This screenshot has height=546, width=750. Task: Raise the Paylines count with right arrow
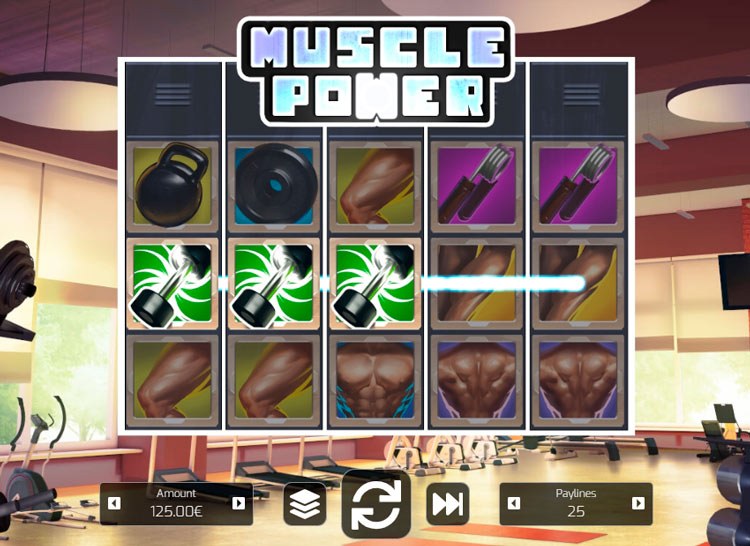[x=638, y=503]
